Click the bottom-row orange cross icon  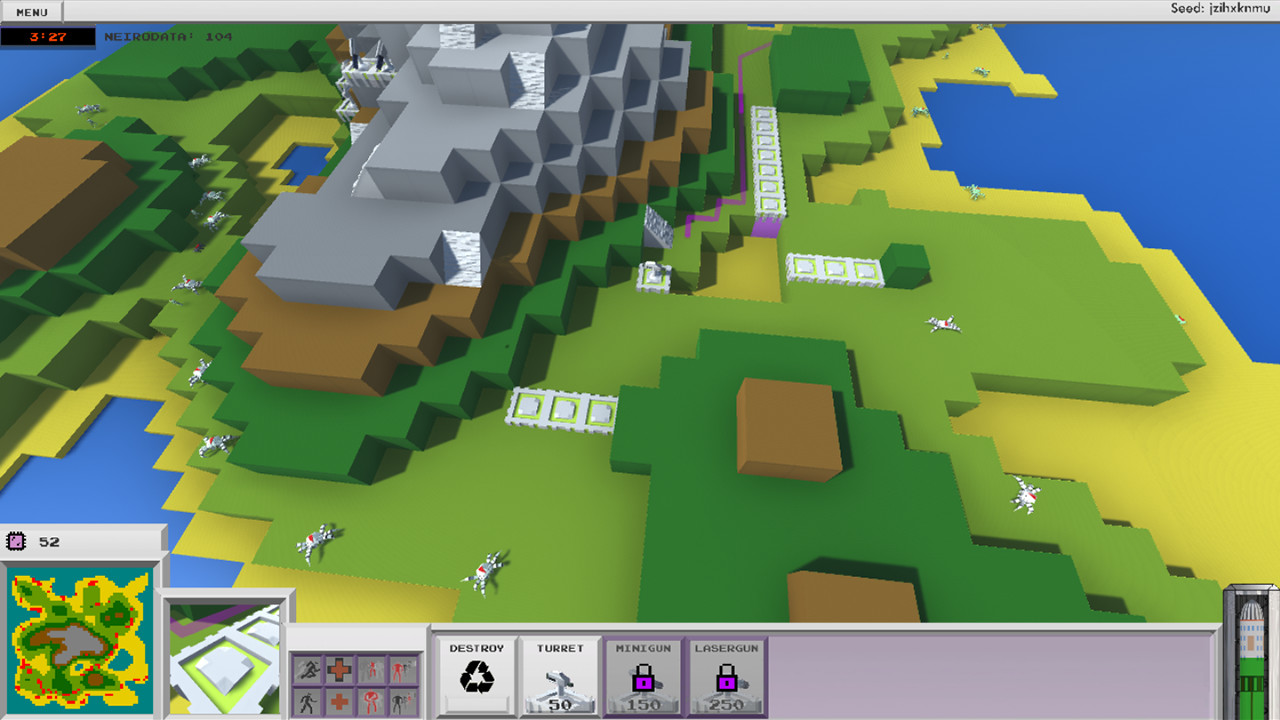click(x=339, y=701)
